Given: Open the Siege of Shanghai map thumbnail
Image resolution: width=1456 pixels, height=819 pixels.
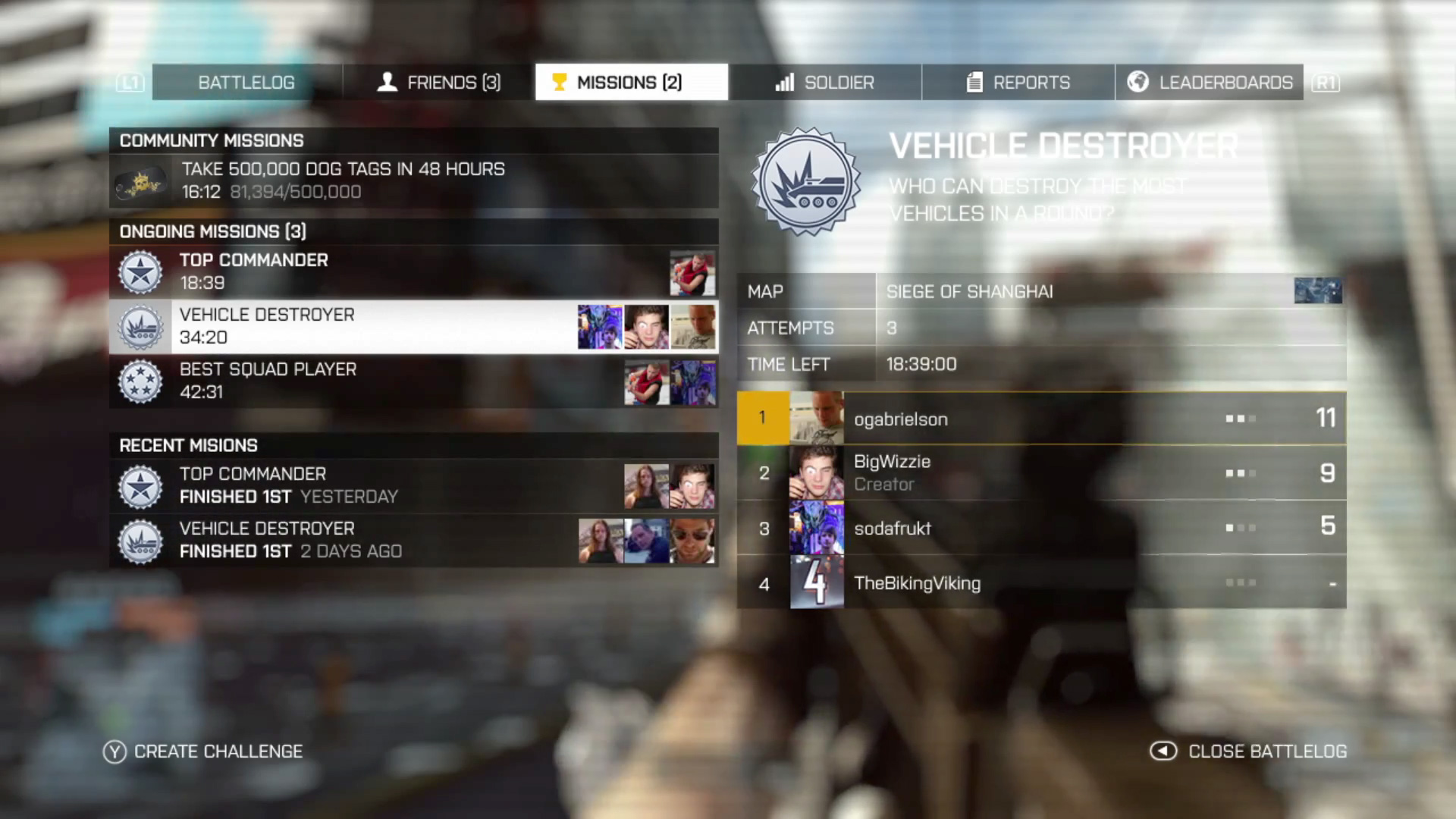Looking at the screenshot, I should point(1319,290).
